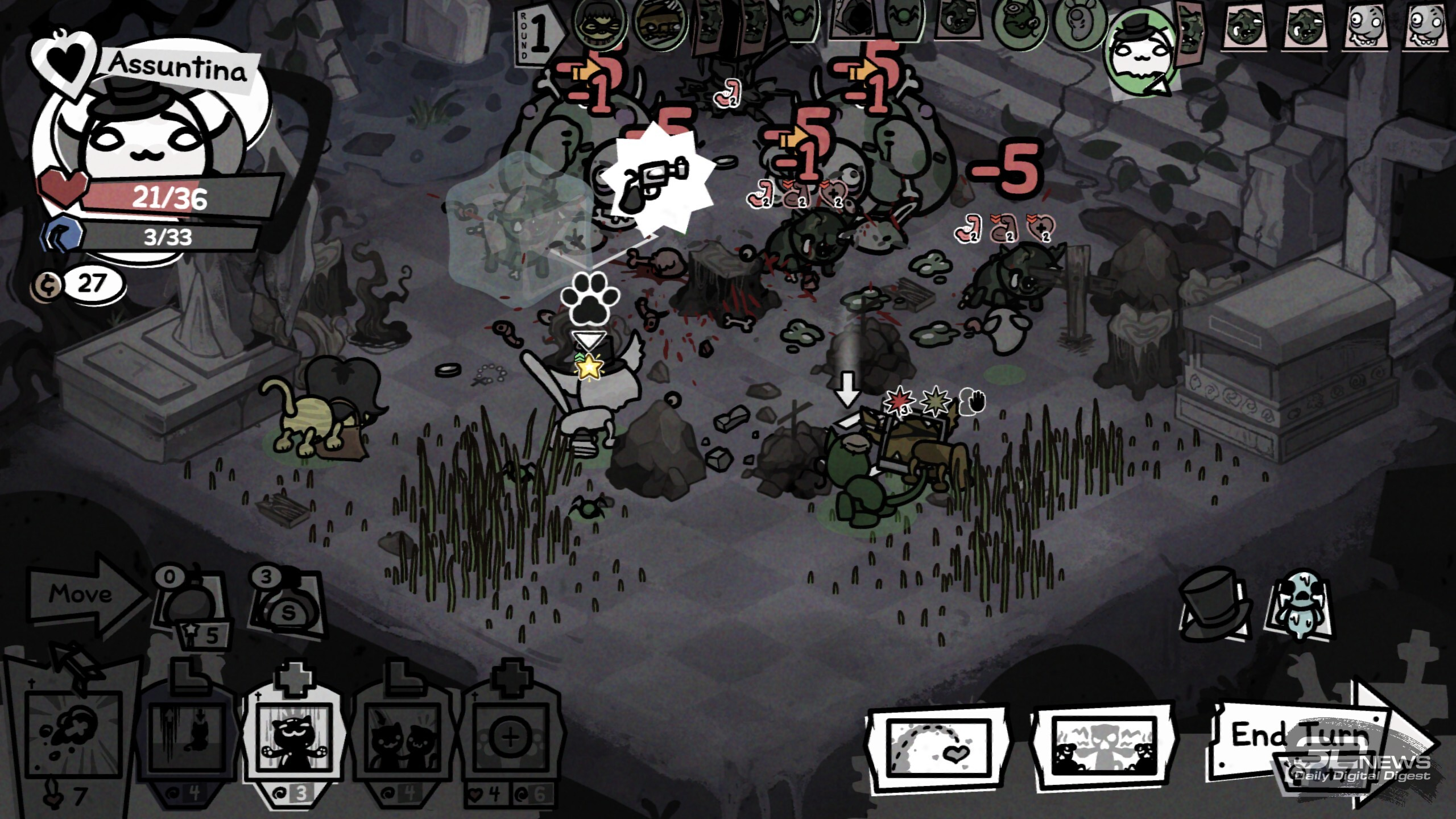Viewport: 1456px width, 819px height.
Task: Select the masked raccoon turn order portrait
Action: [598, 23]
